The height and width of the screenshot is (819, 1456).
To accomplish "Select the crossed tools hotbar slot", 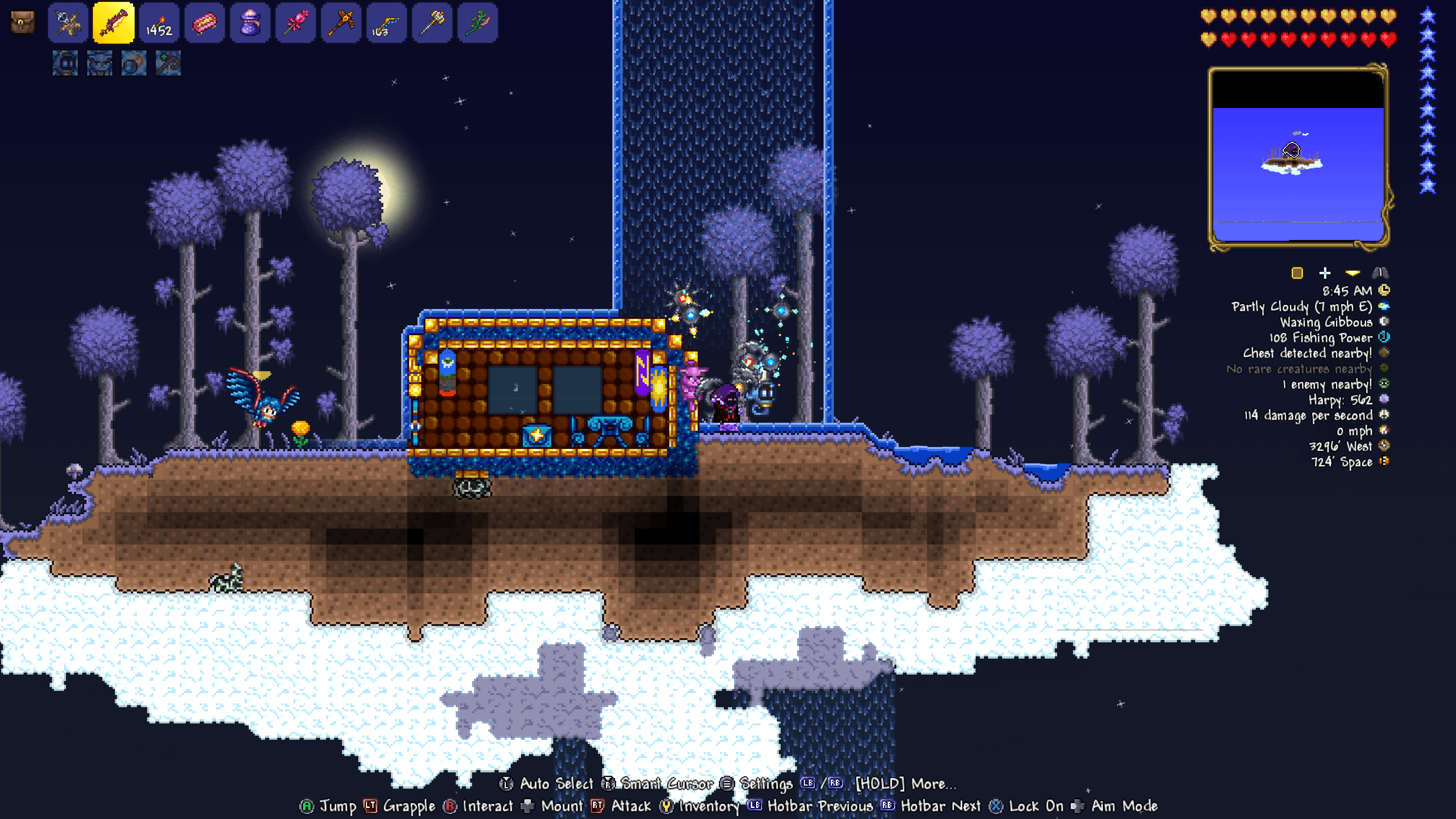I will [x=68, y=23].
